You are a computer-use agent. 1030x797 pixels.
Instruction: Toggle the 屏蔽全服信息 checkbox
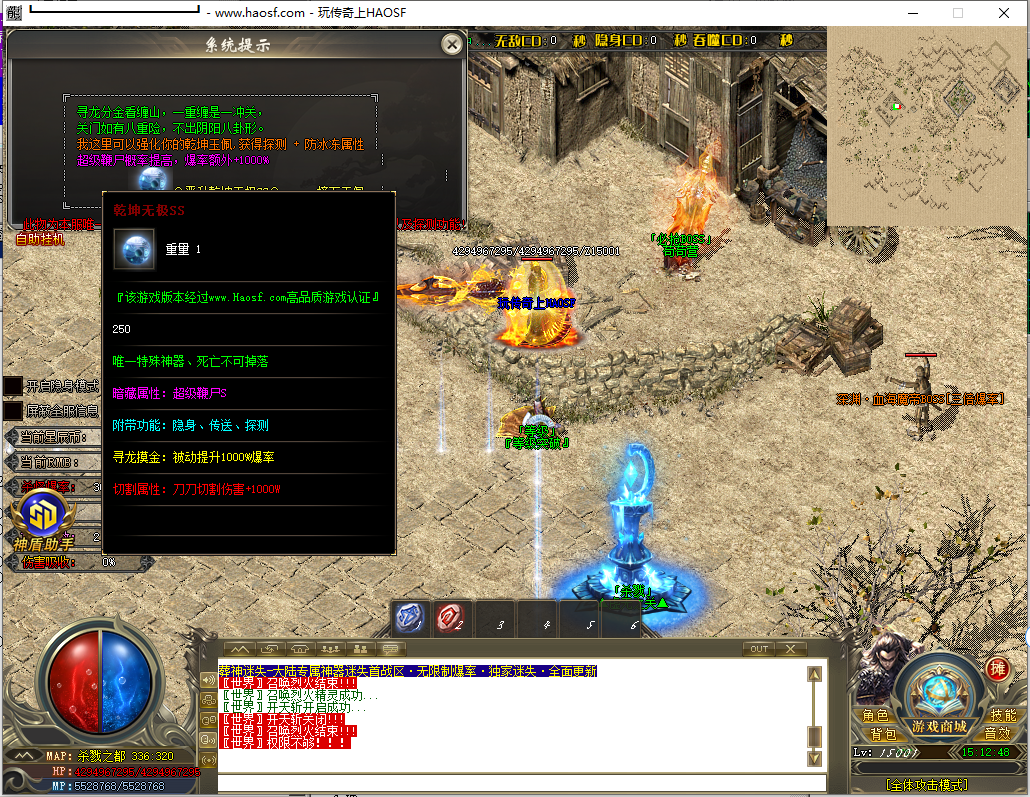pyautogui.click(x=12, y=410)
